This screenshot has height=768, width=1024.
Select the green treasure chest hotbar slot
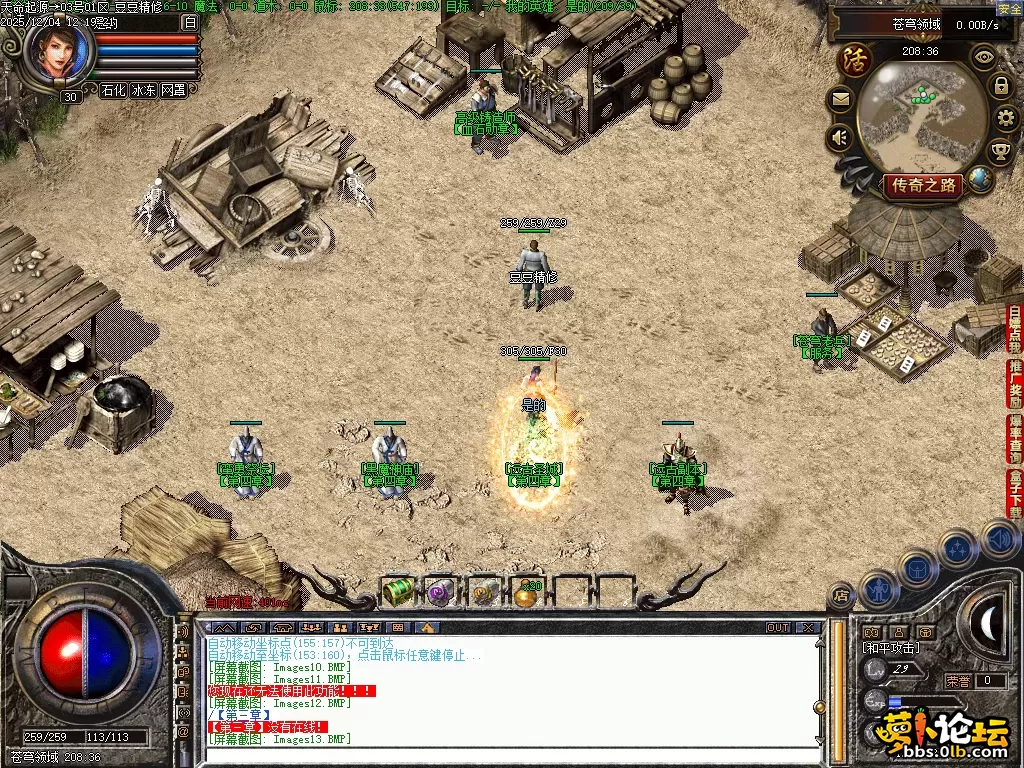click(x=399, y=592)
